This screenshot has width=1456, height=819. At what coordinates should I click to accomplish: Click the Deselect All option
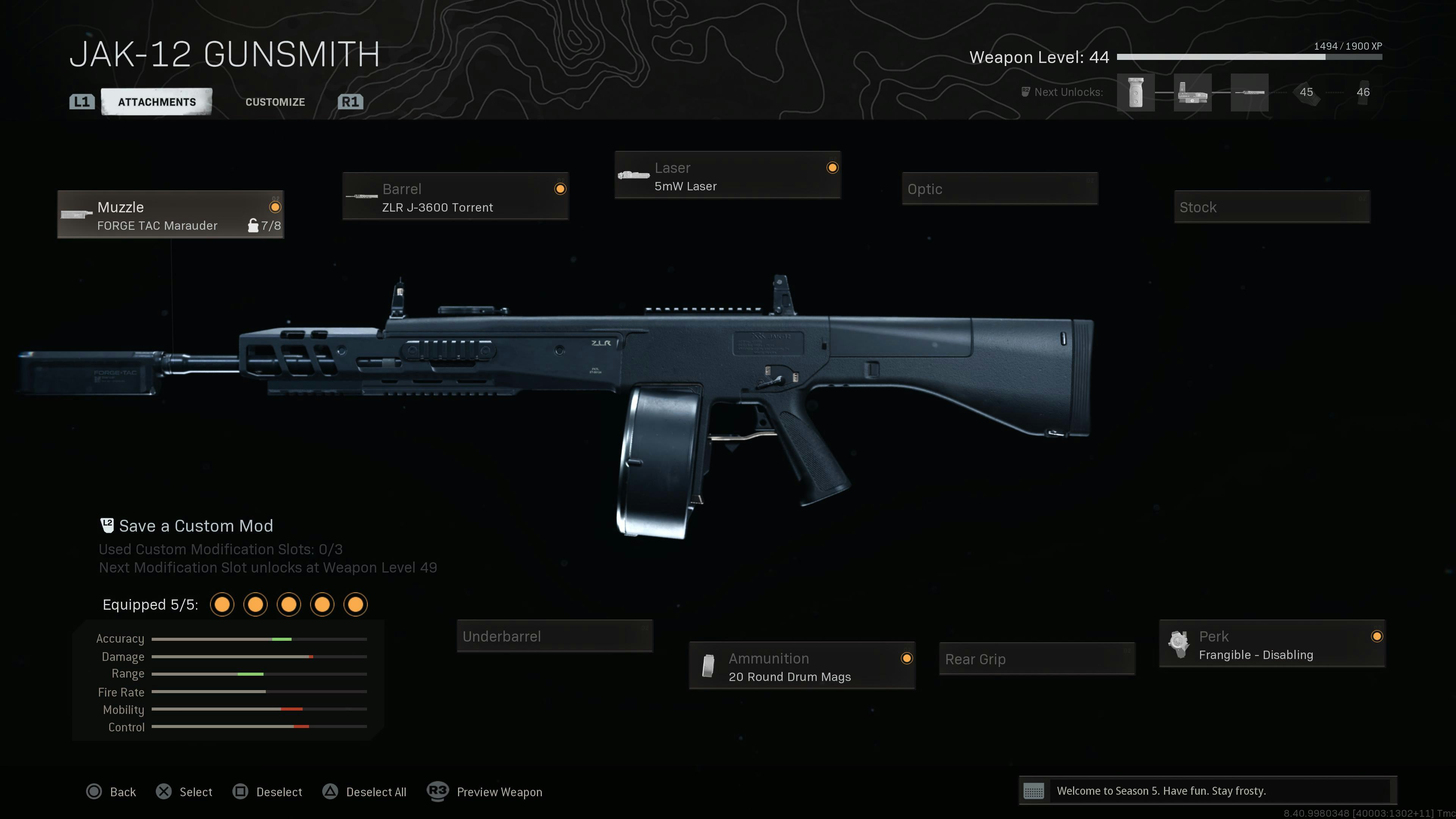pyautogui.click(x=365, y=792)
